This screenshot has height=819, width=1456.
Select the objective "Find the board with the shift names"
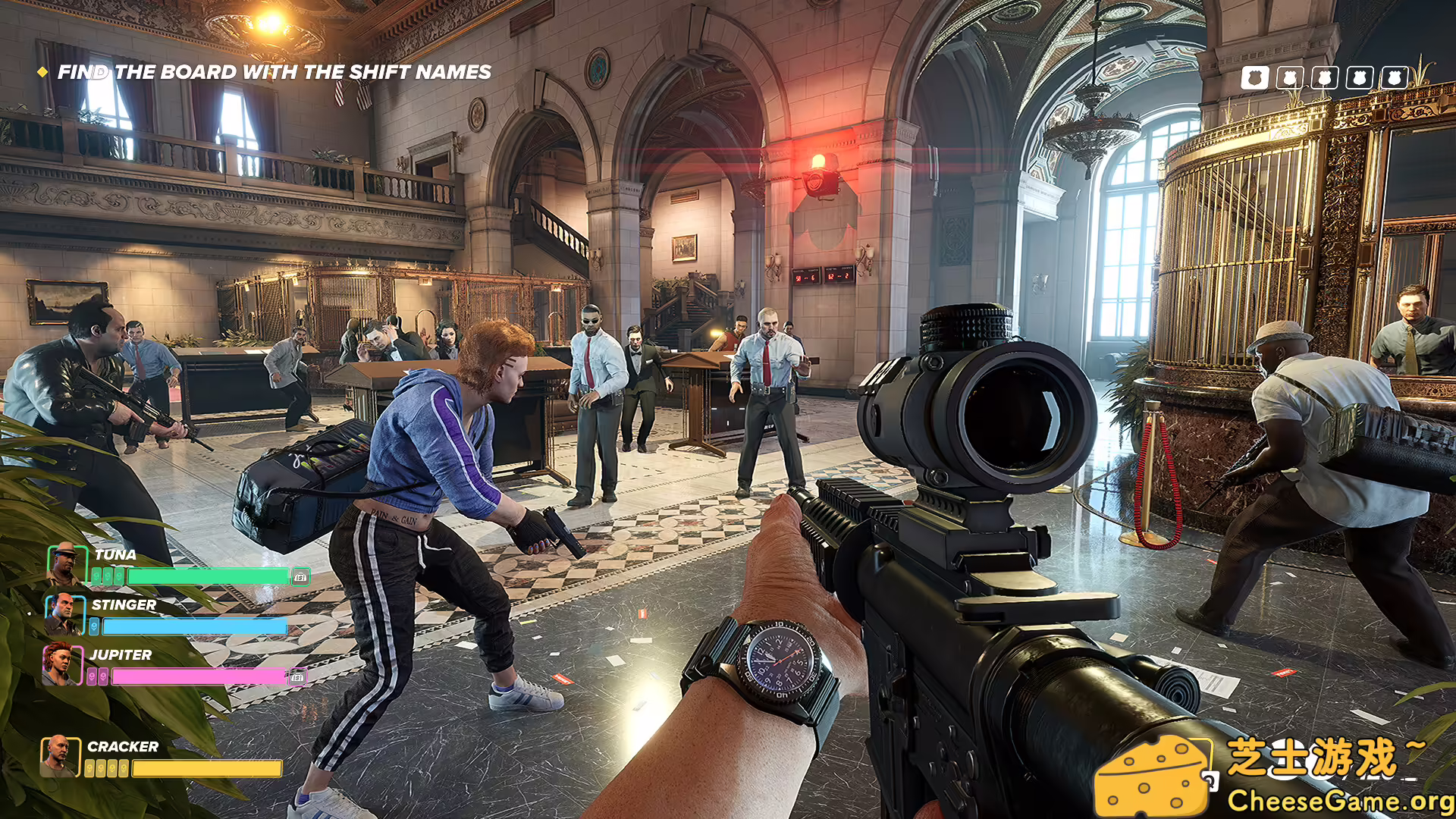click(274, 72)
